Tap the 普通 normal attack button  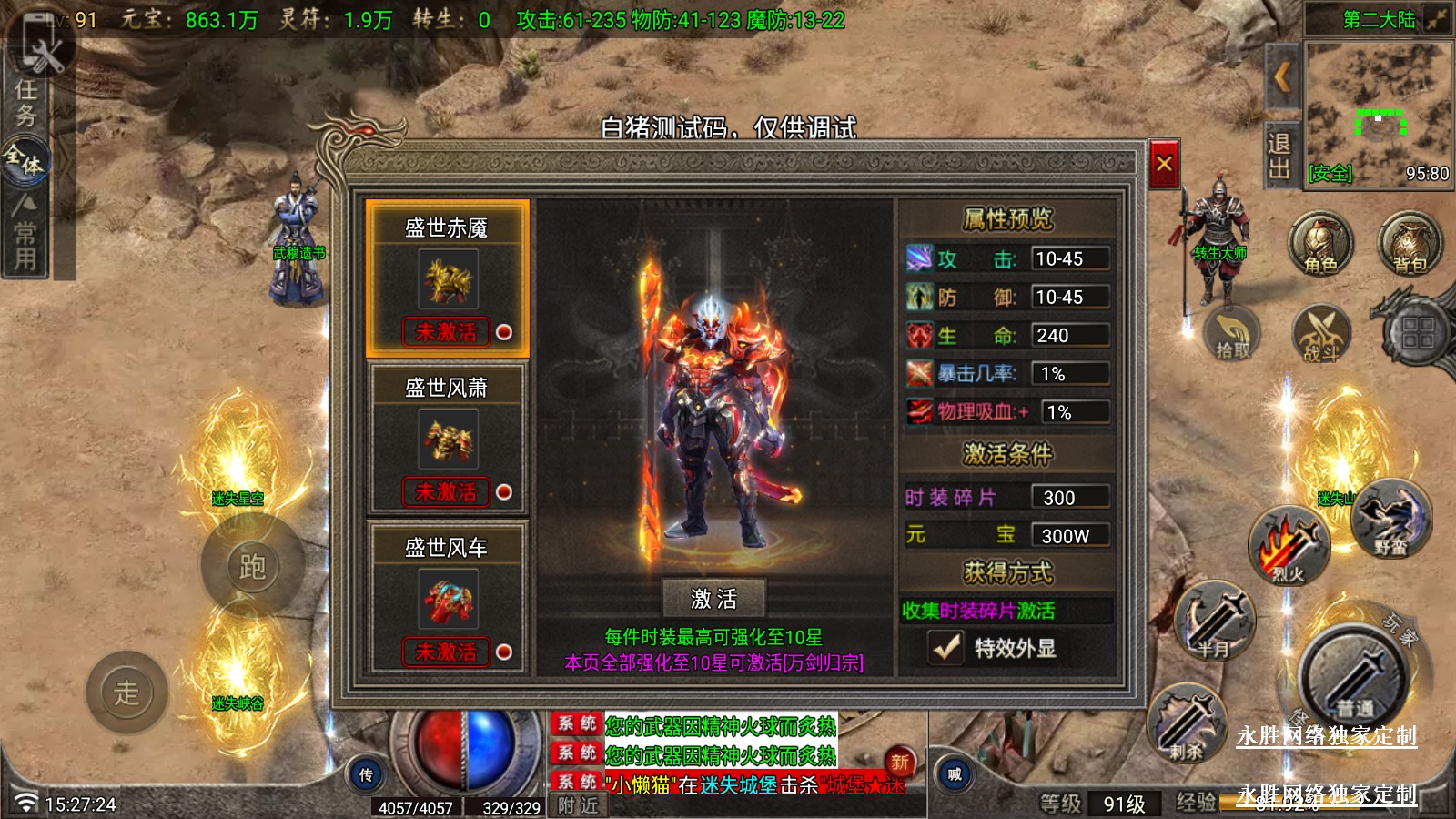point(1353,678)
